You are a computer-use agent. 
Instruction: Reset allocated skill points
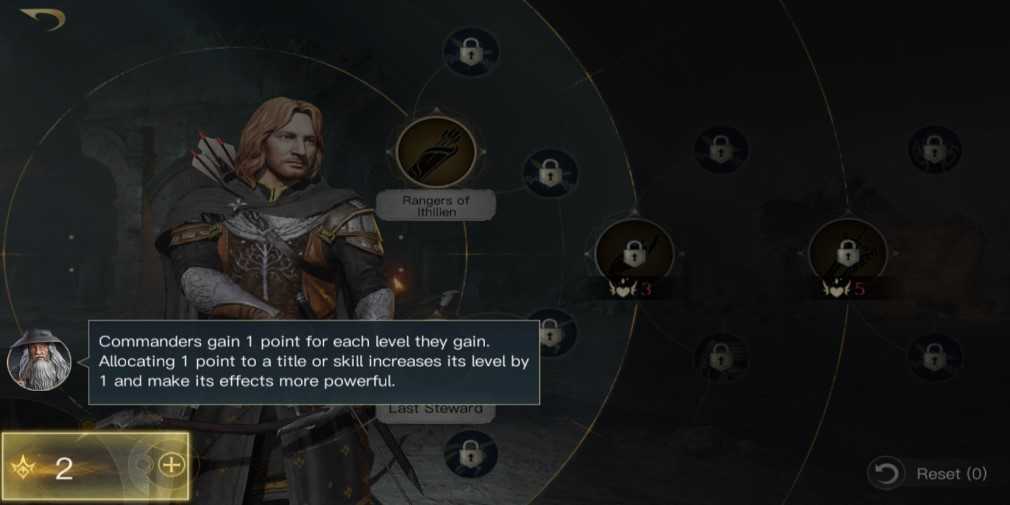coord(928,474)
